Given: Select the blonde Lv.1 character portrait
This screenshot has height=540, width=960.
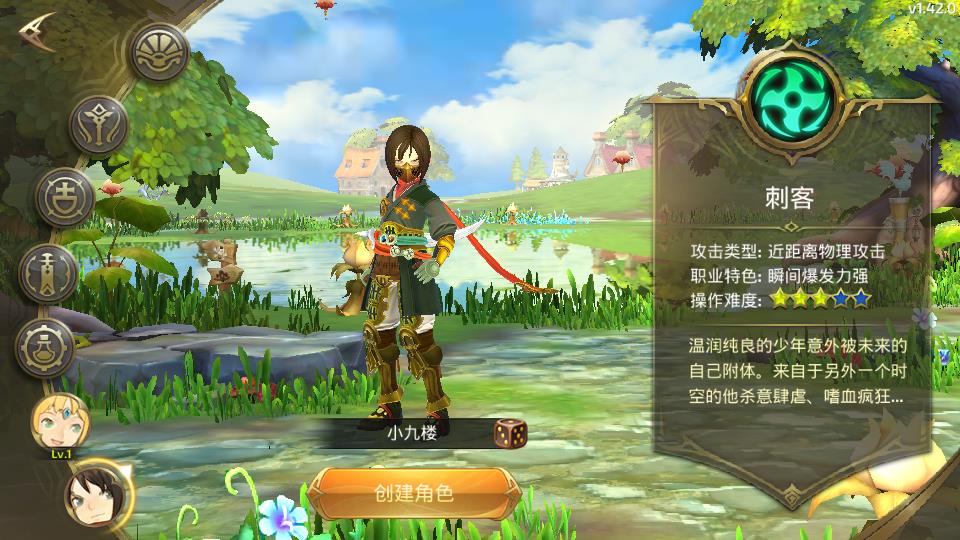Looking at the screenshot, I should point(56,423).
